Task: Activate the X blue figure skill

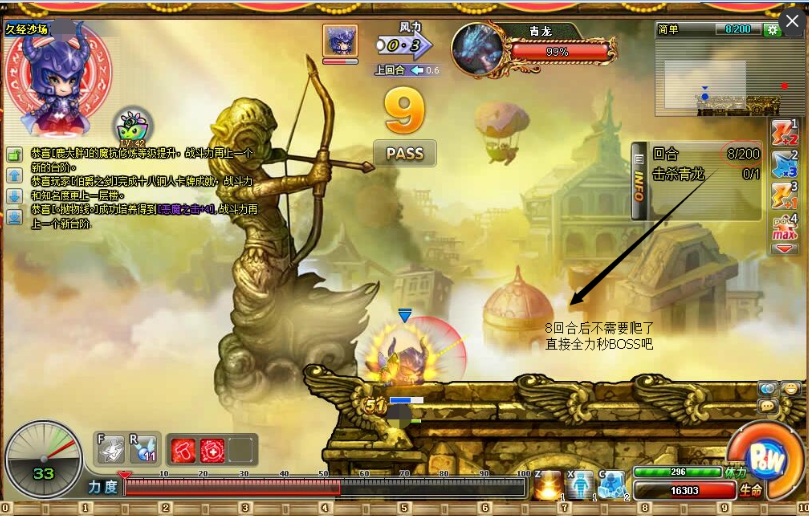Action: (x=580, y=485)
